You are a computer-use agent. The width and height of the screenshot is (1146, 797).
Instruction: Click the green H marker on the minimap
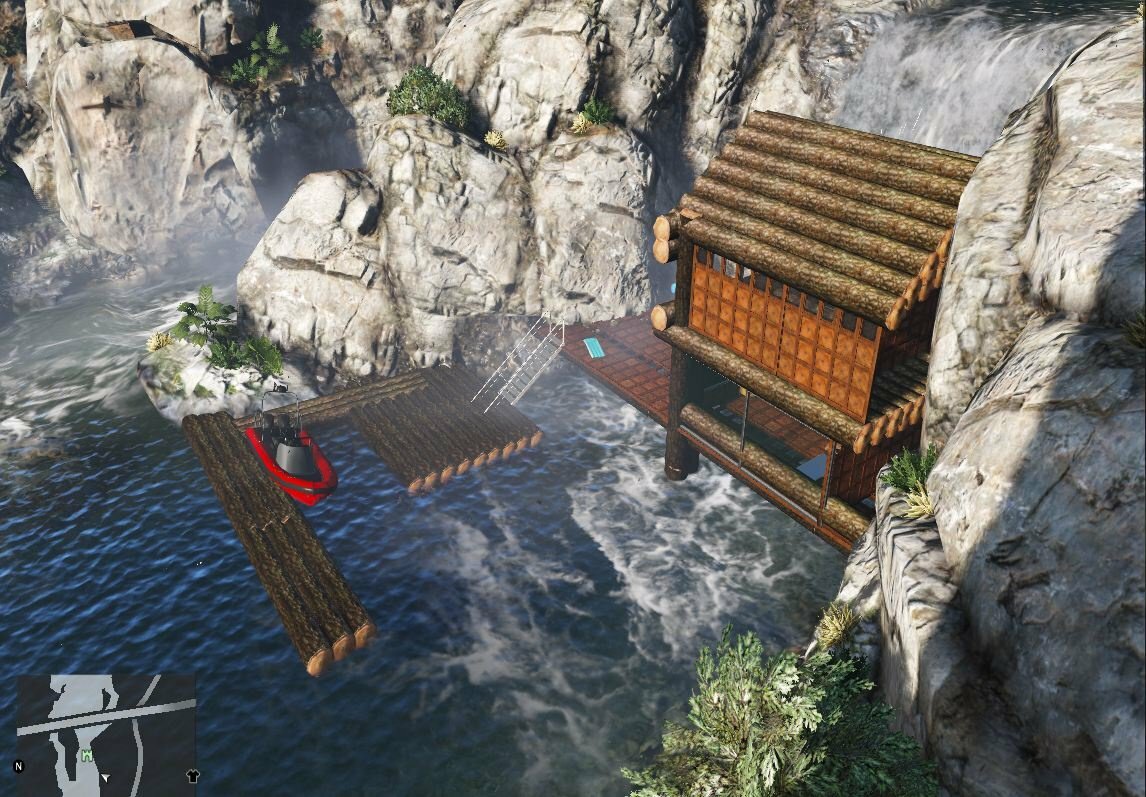click(x=87, y=755)
